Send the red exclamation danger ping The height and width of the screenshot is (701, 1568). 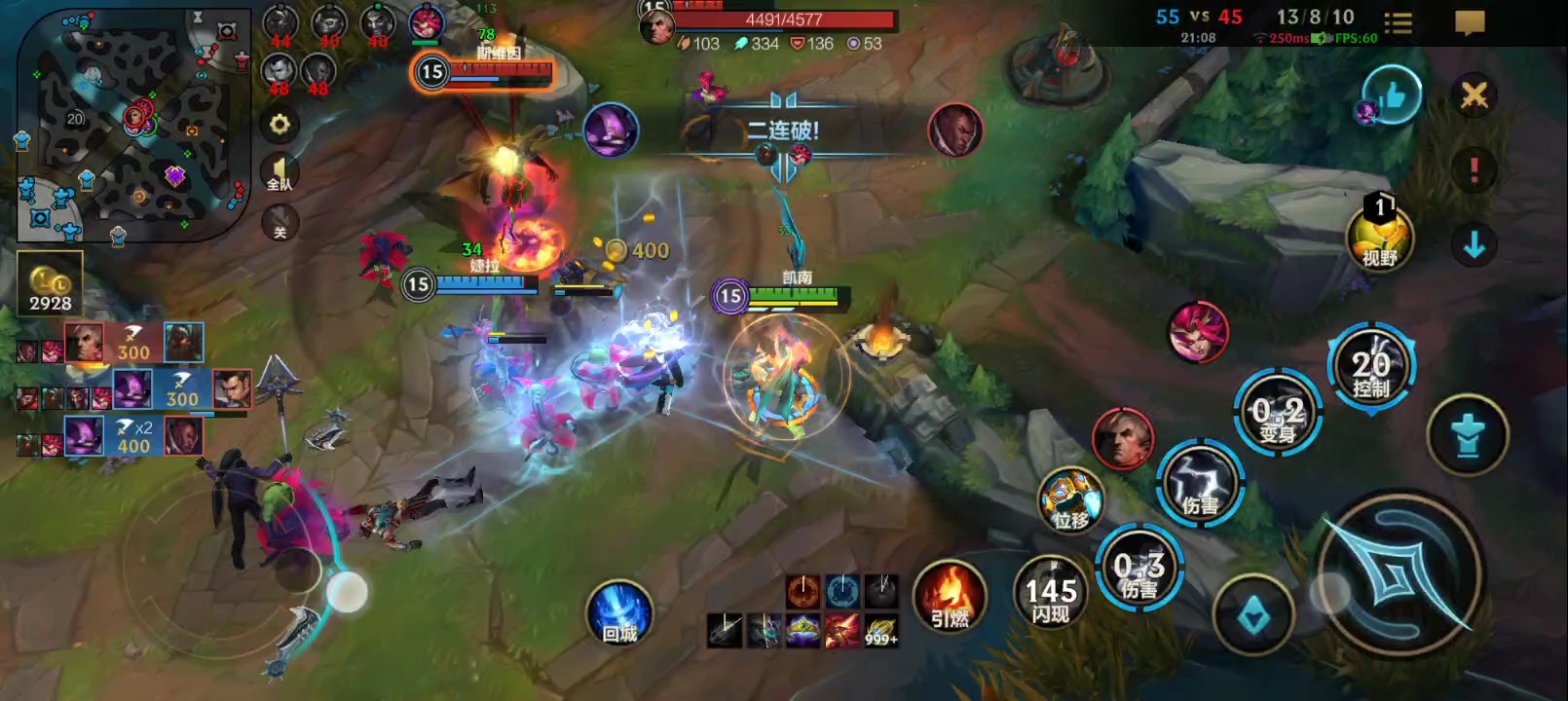pos(1474,170)
